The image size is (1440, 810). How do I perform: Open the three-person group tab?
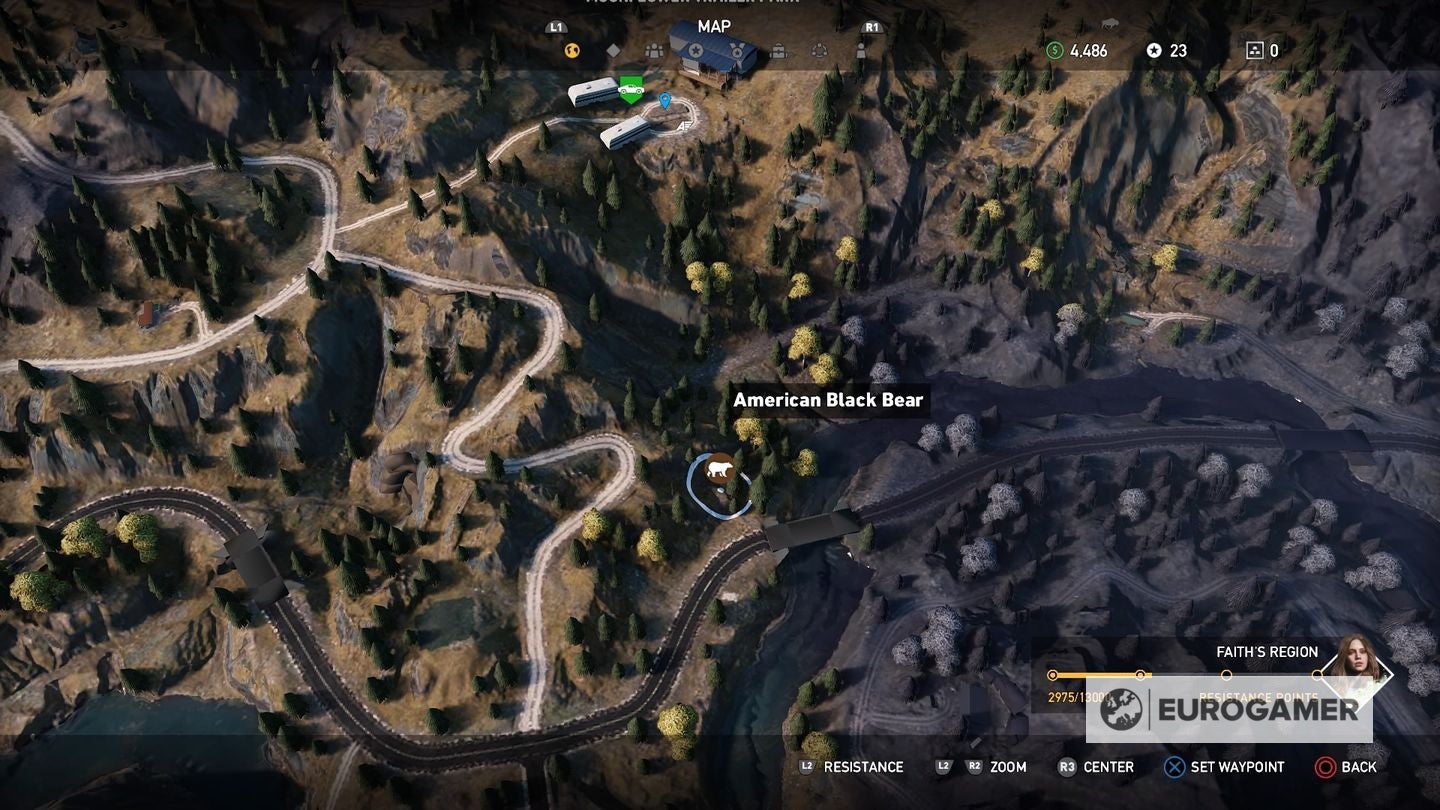(654, 51)
